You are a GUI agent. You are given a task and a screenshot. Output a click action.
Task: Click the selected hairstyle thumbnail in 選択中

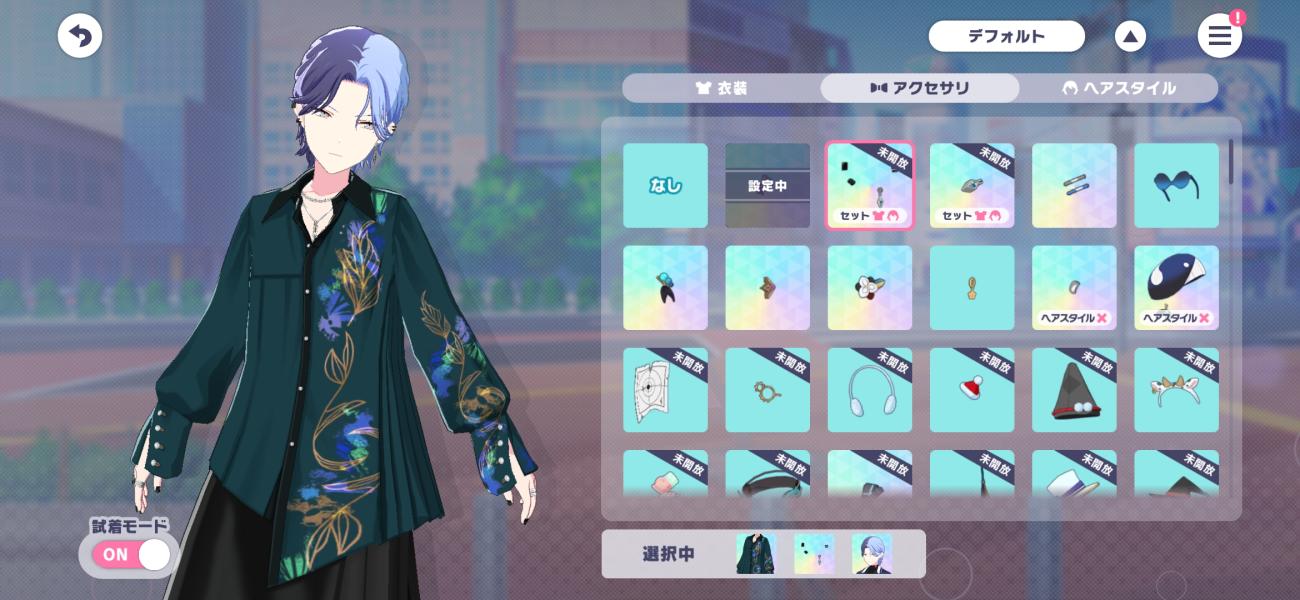(871, 554)
